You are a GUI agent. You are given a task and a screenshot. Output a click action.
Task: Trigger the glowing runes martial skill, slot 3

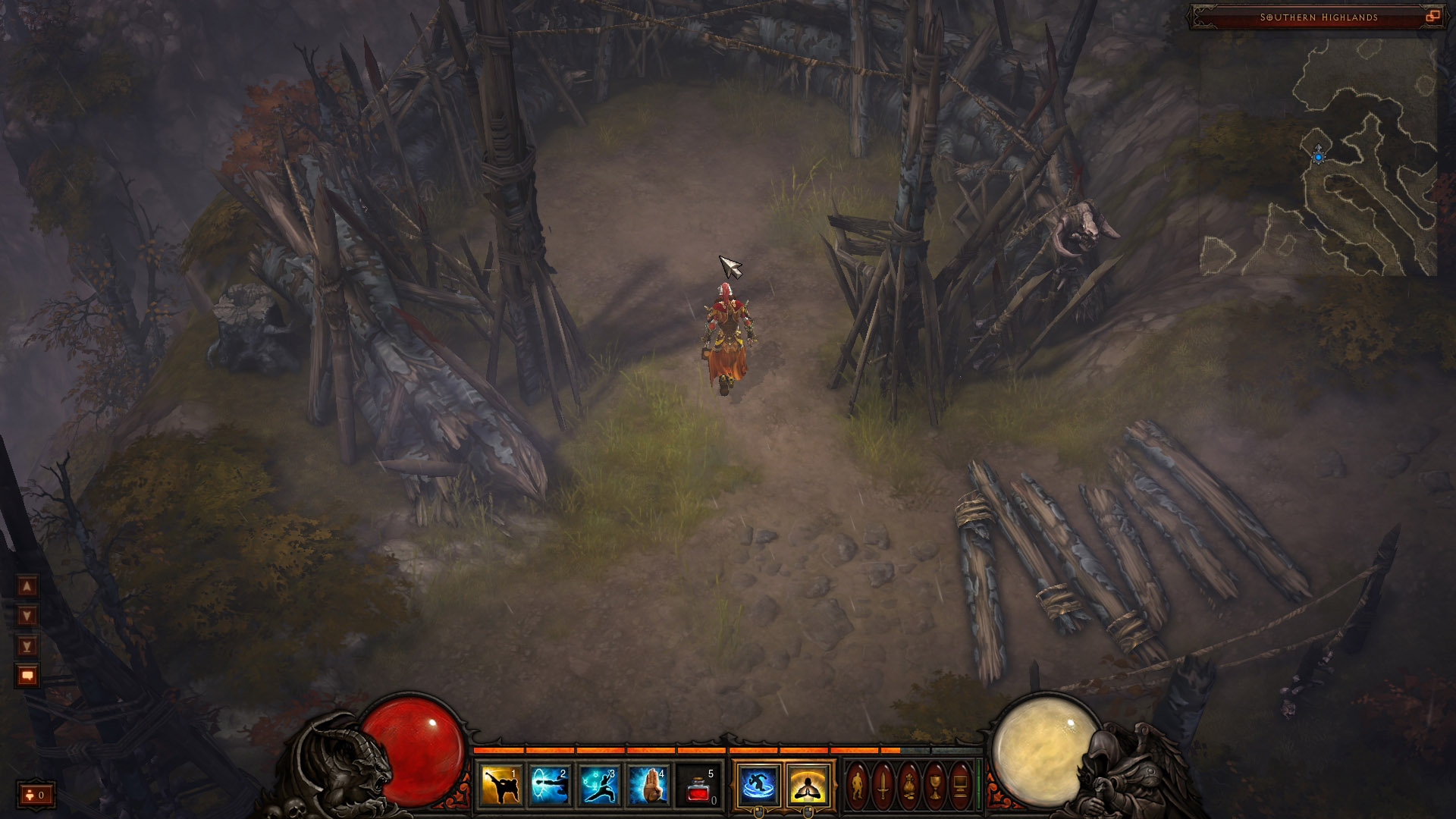599,785
